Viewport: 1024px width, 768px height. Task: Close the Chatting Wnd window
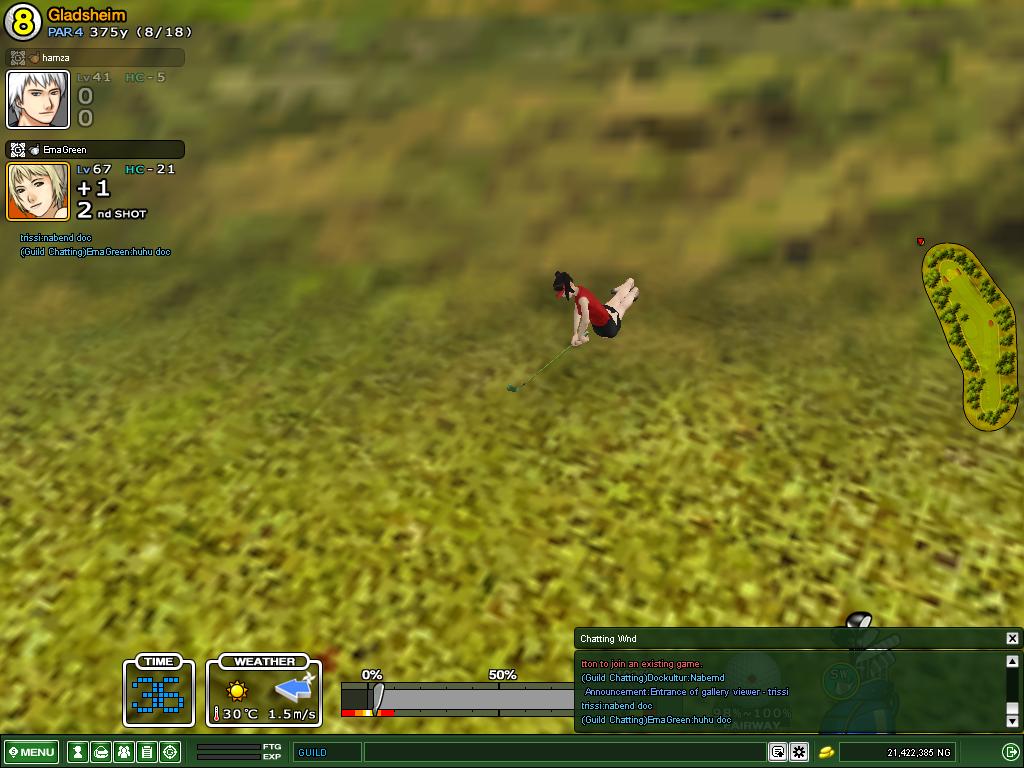pos(1012,638)
